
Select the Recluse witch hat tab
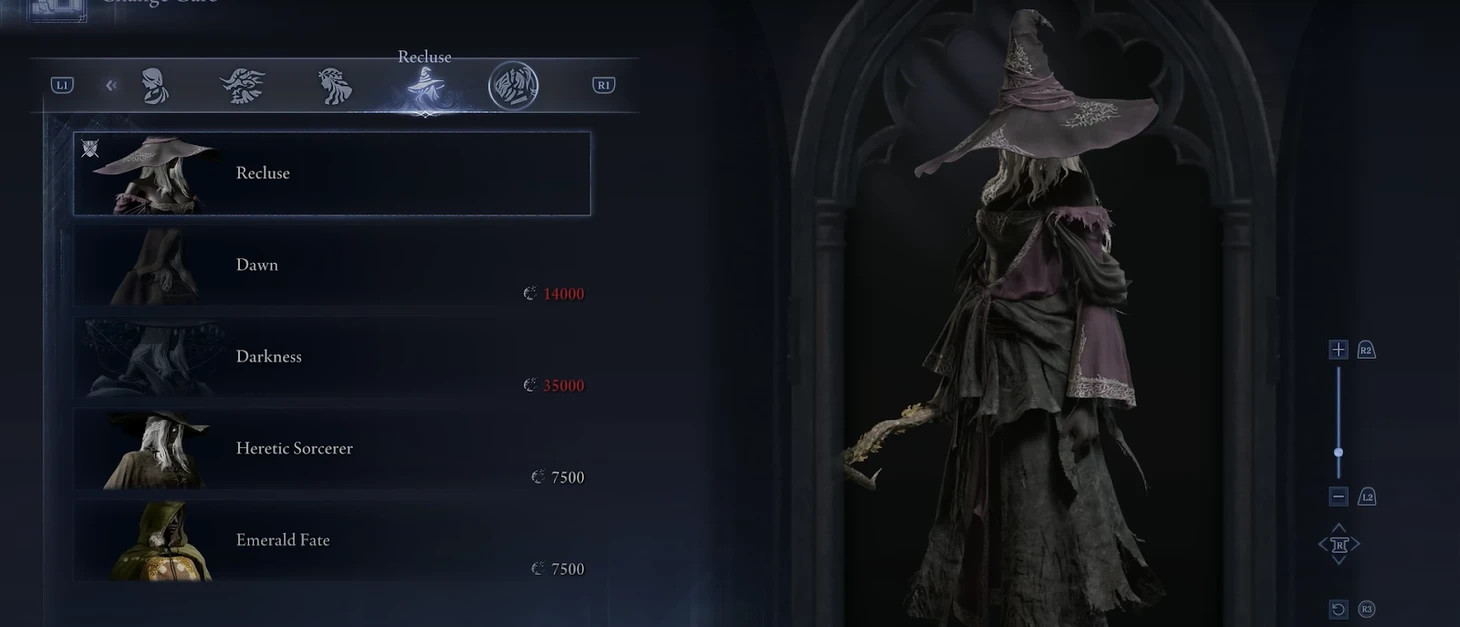[425, 88]
